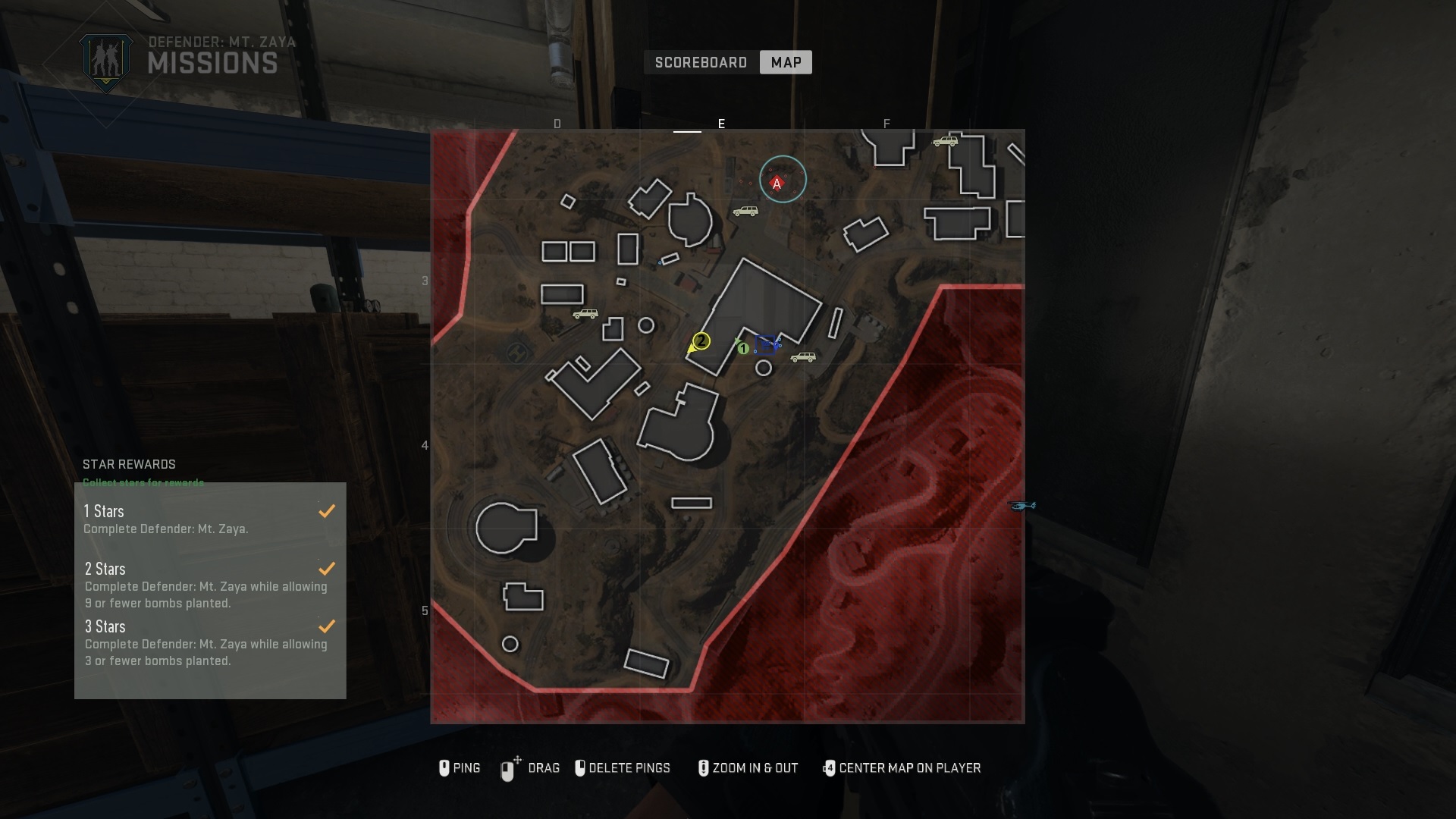Click the checkmark beside the 1 Stars reward
Screen dimensions: 1456x819
coord(327,510)
